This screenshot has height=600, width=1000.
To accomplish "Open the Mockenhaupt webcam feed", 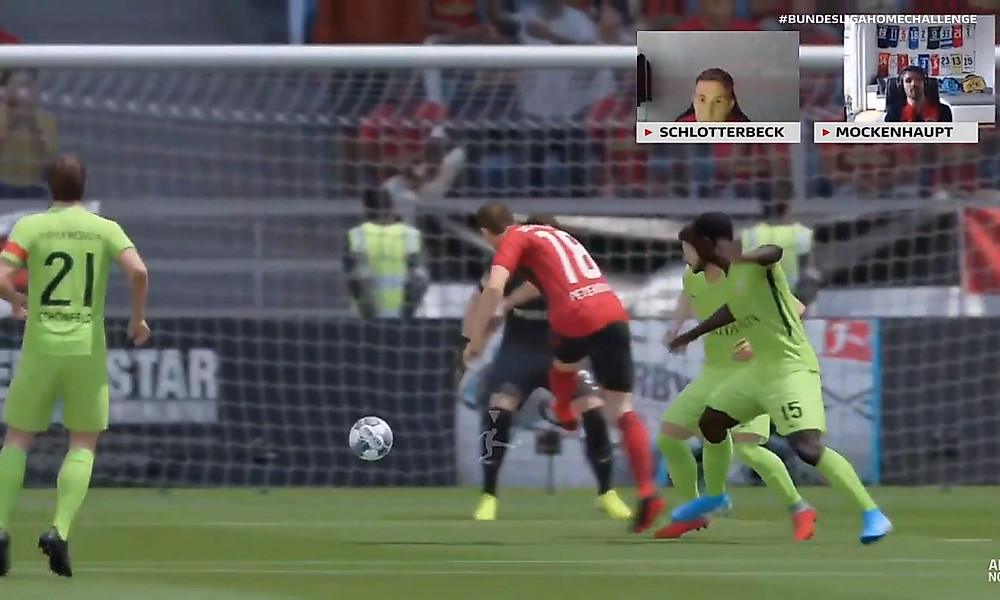I will point(919,71).
